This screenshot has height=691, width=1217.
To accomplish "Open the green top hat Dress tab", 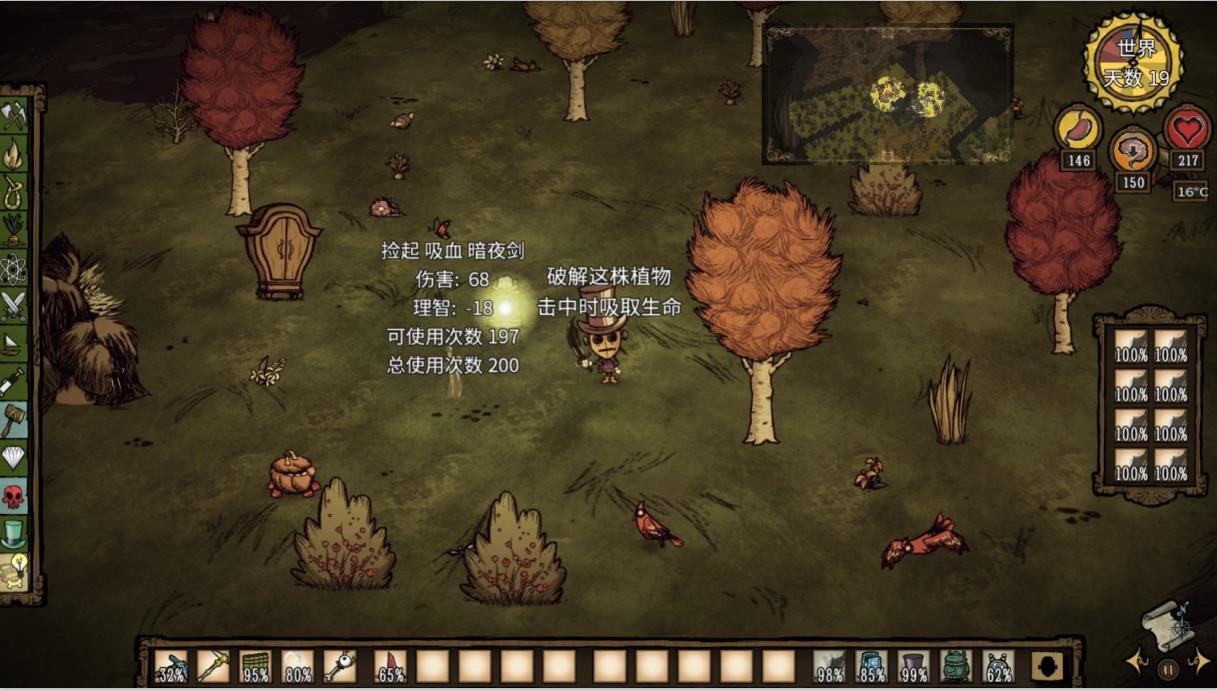I will click(13, 533).
